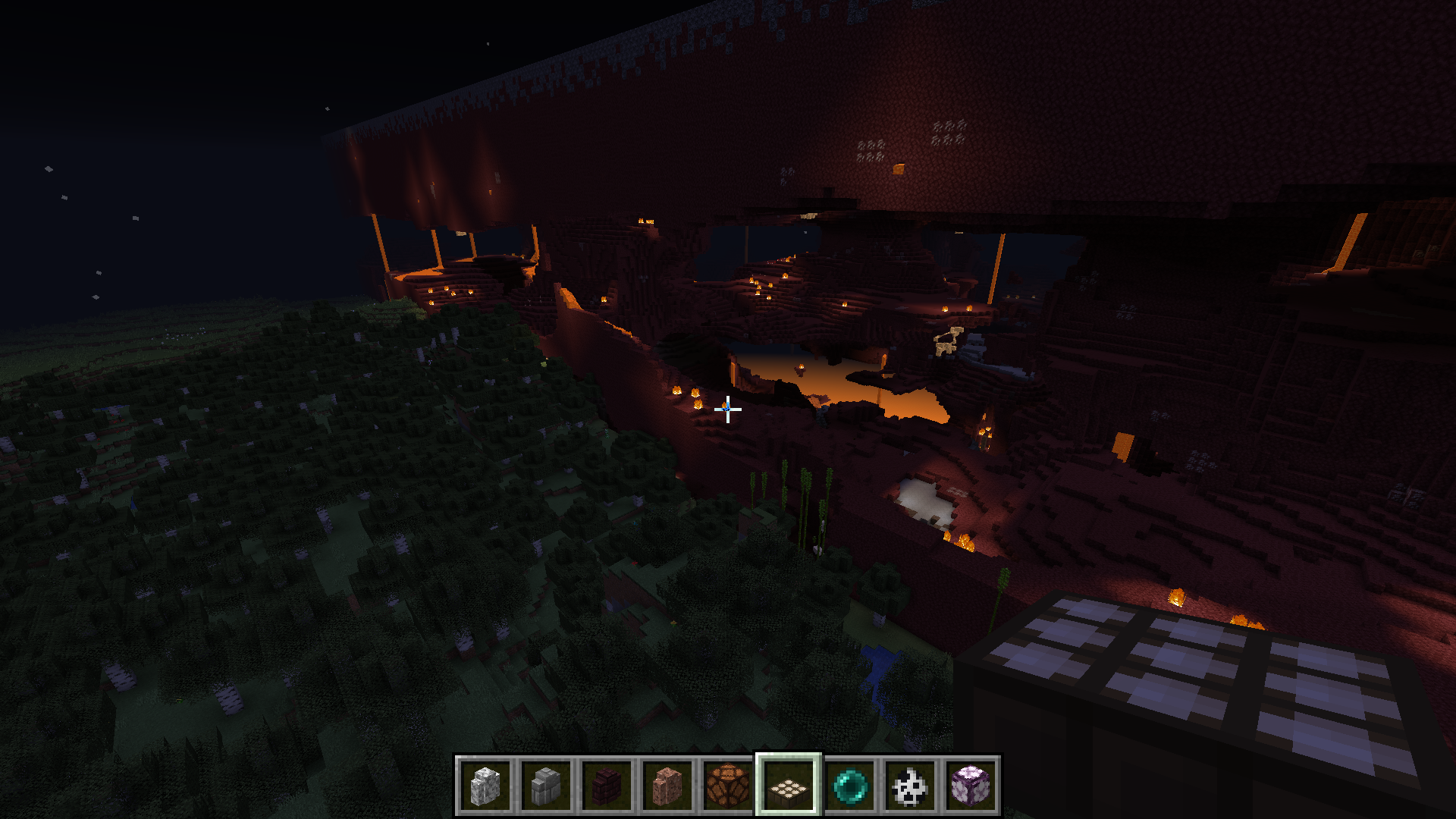Image resolution: width=1456 pixels, height=819 pixels.
Task: Choose the purple glass block slot
Action: tap(971, 786)
